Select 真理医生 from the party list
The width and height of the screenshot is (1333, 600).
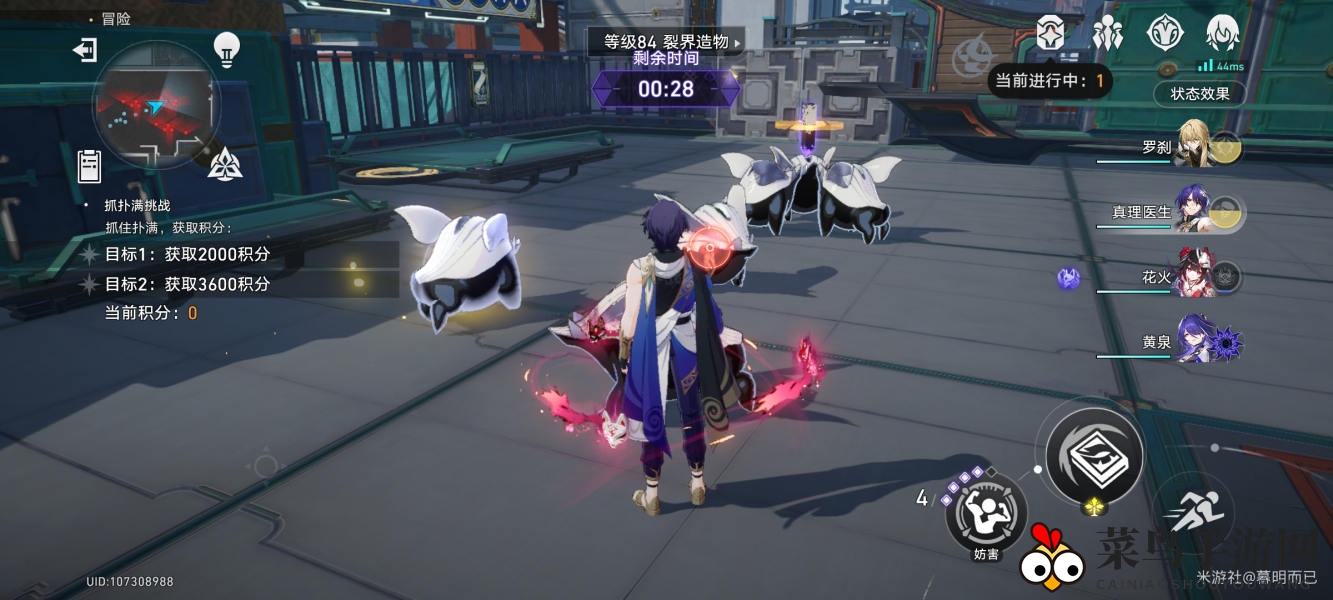click(1194, 211)
